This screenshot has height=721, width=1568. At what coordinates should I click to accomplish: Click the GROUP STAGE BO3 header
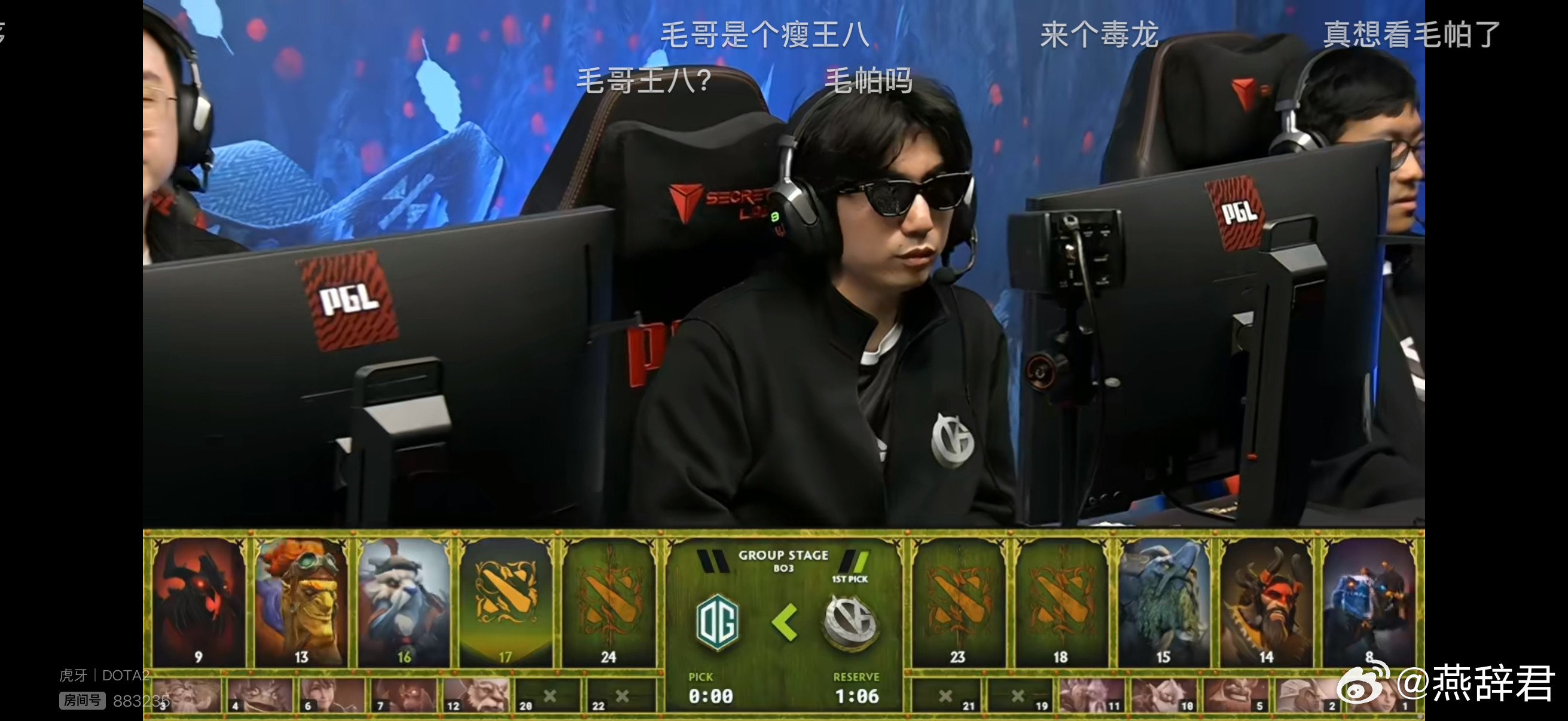pyautogui.click(x=785, y=558)
